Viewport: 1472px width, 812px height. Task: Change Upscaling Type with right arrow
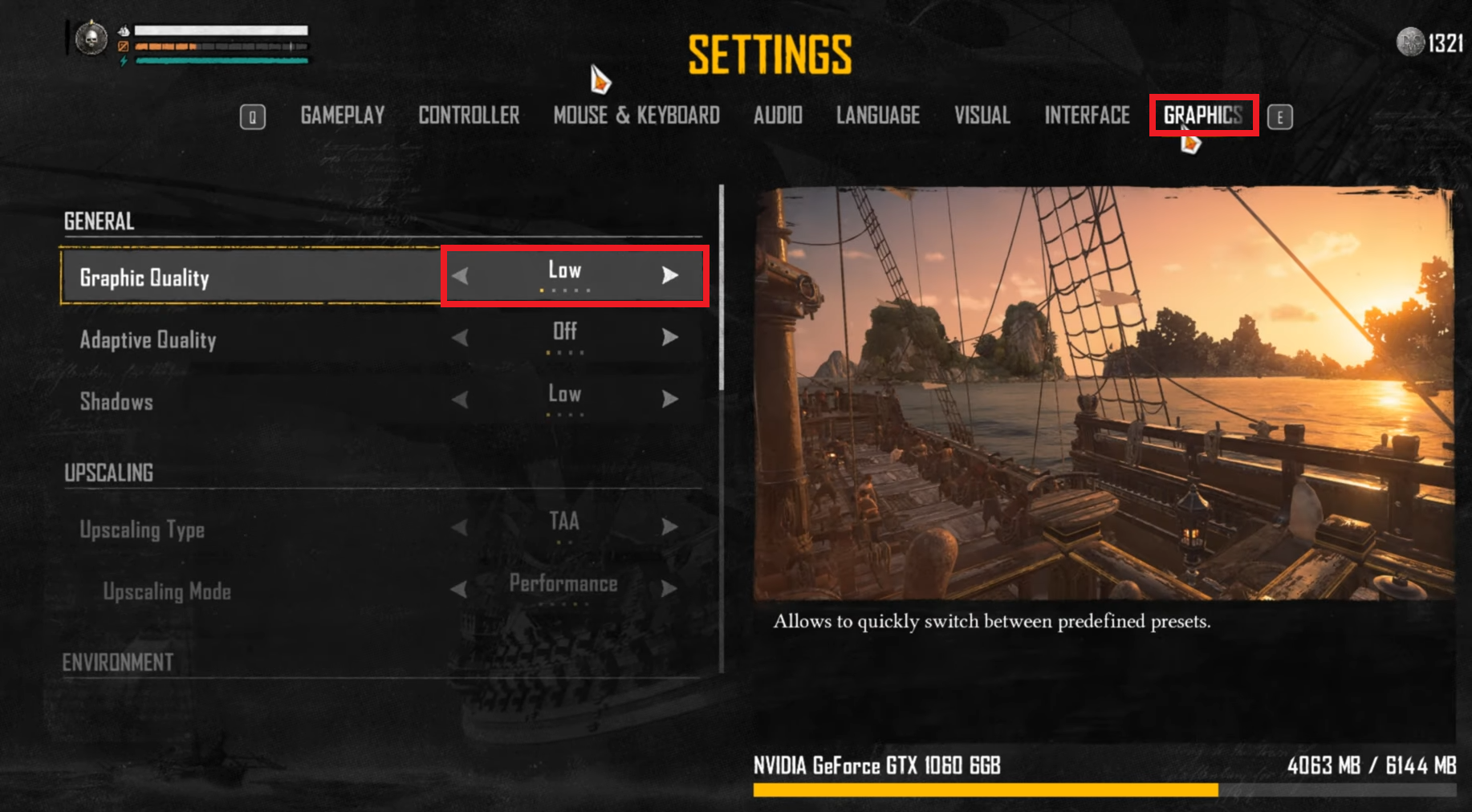(x=670, y=526)
